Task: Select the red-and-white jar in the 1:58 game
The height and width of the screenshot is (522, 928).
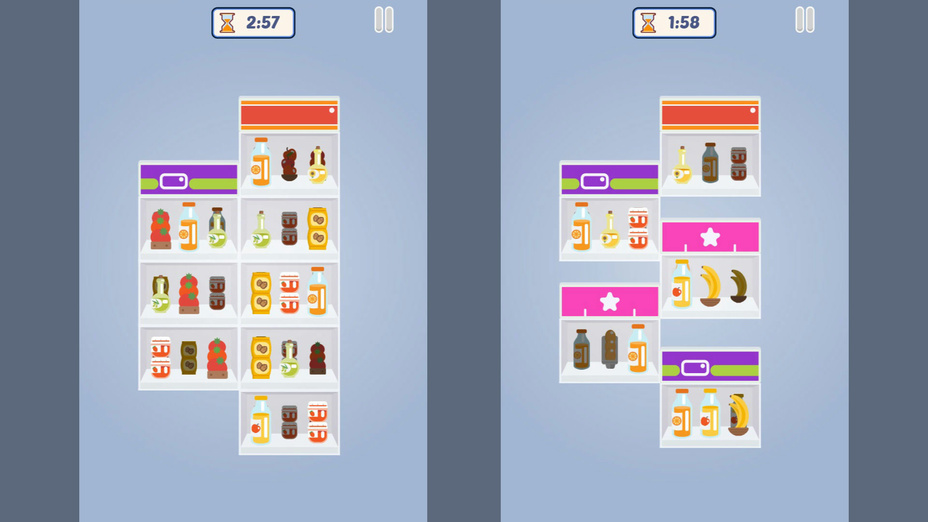Action: [x=638, y=228]
